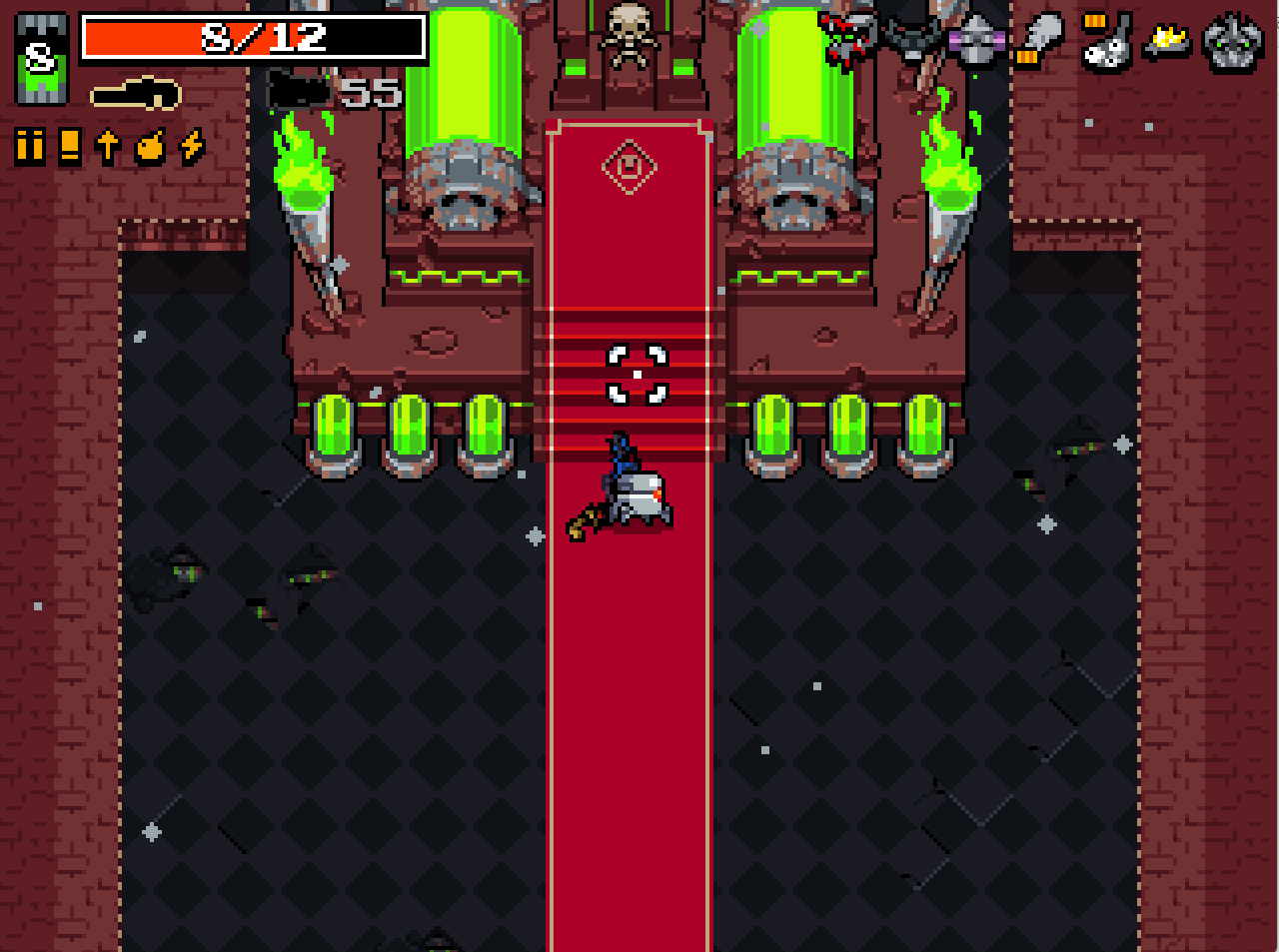Click the bloody red-streaked mutation icon
This screenshot has height=952, width=1279.
point(846,42)
